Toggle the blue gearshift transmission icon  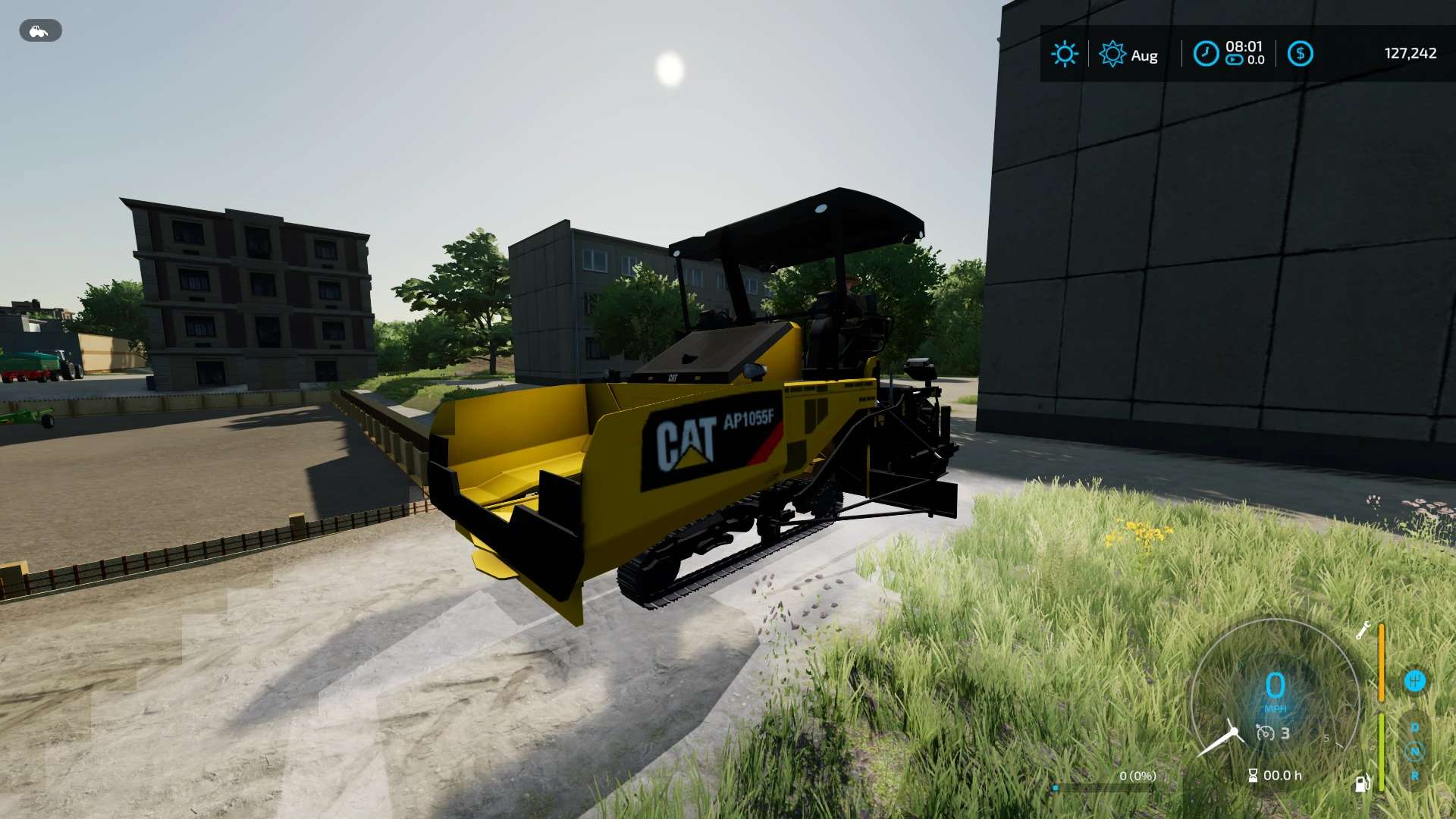1414,681
